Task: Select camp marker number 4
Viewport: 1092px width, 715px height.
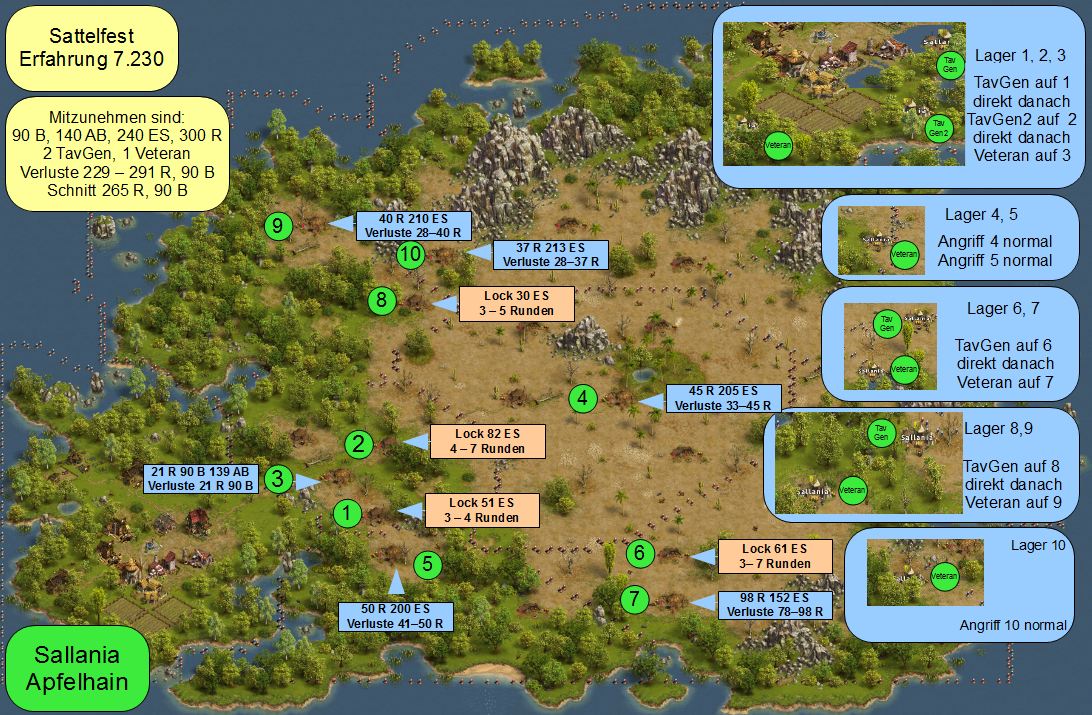Action: tap(584, 398)
